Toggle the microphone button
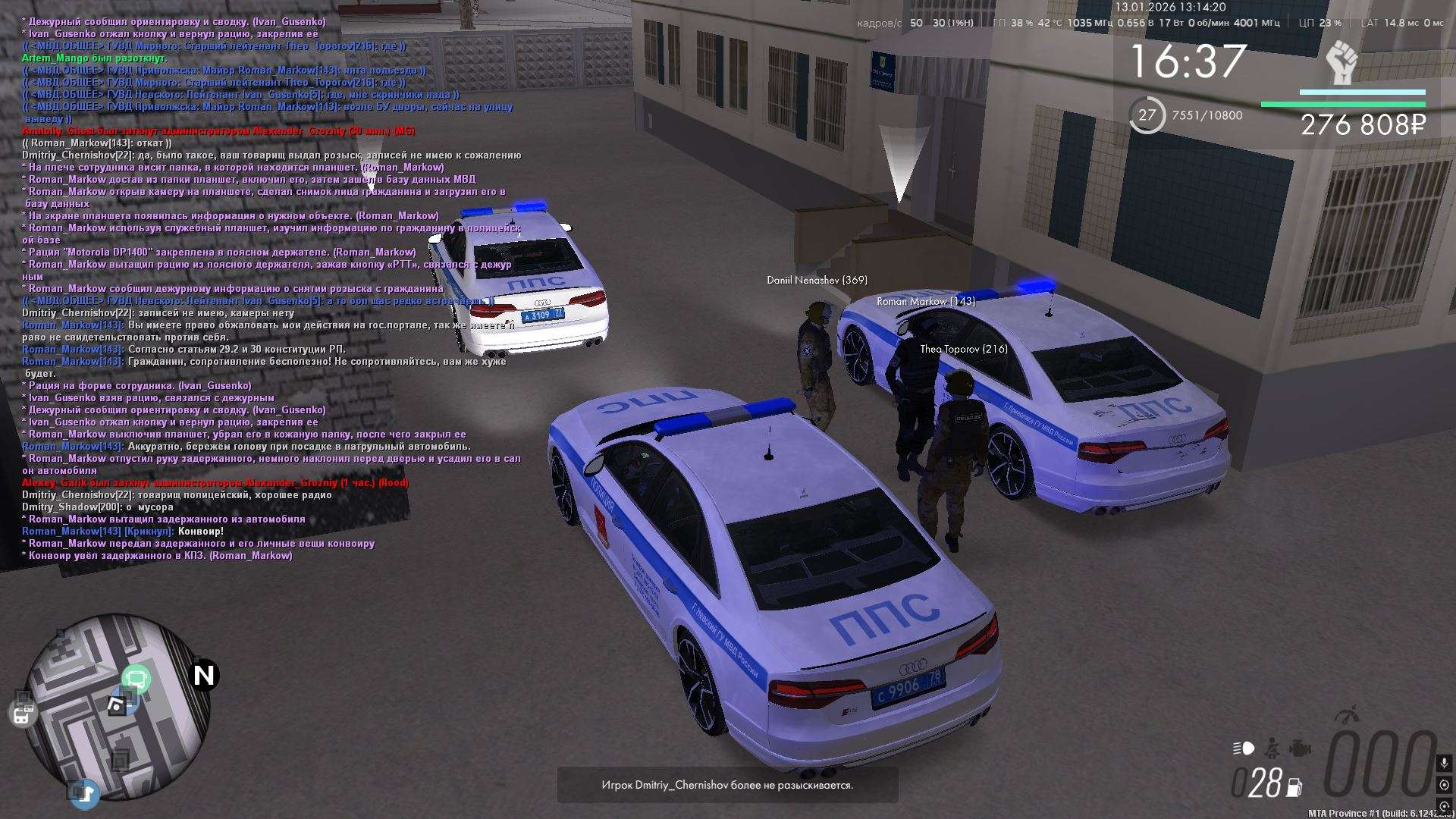Screen dimensions: 1456x819 (1444, 763)
